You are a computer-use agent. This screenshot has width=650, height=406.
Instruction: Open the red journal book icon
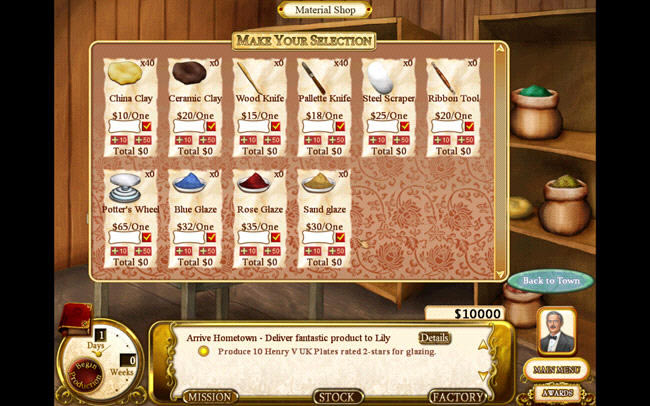(x=75, y=319)
